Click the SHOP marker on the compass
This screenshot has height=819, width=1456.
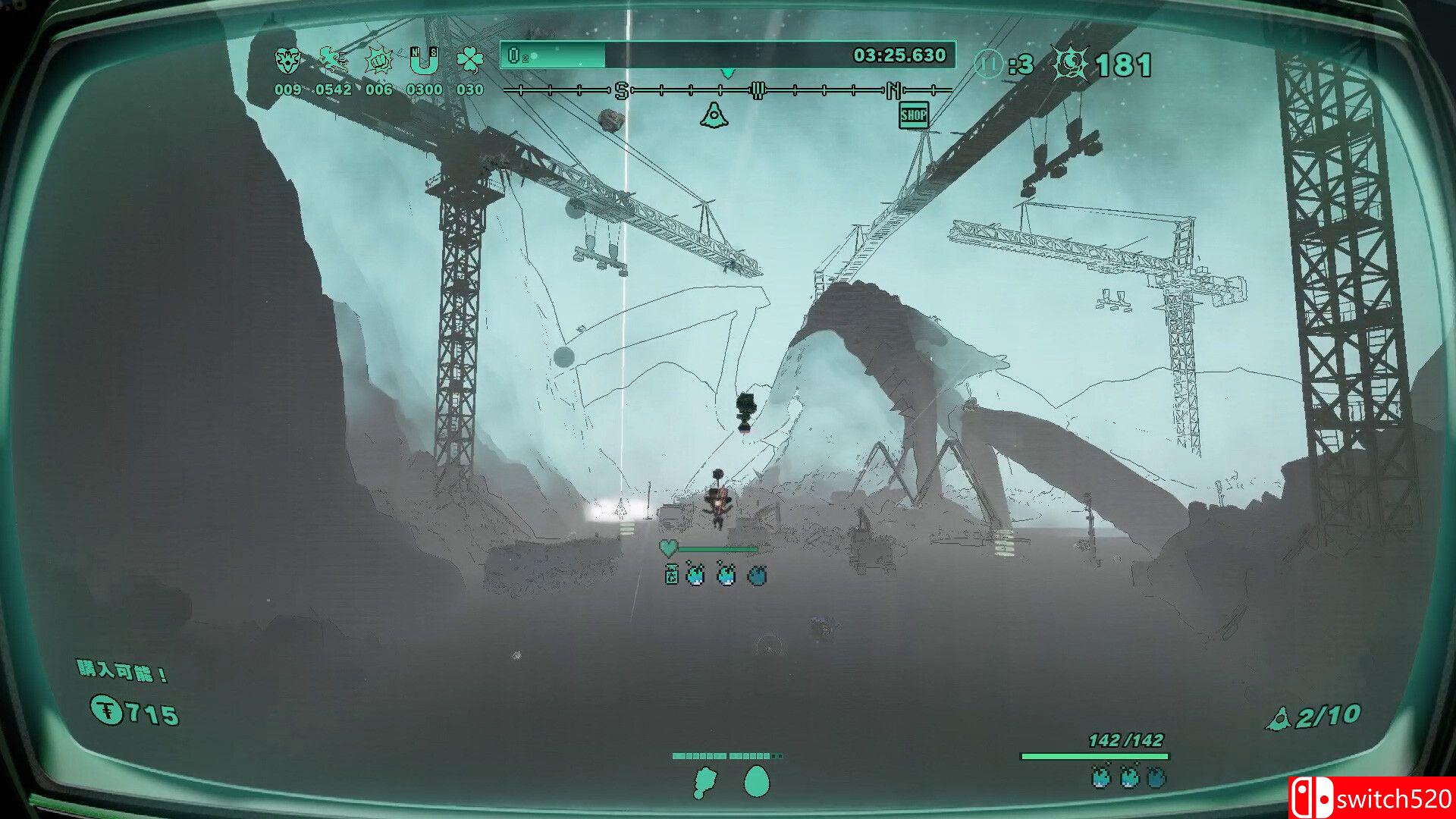pyautogui.click(x=913, y=115)
